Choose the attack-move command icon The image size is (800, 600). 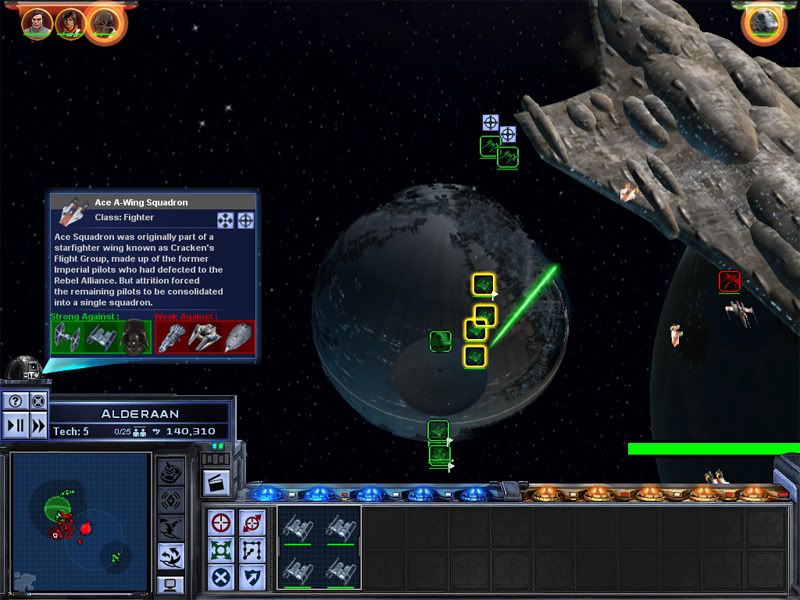[252, 520]
